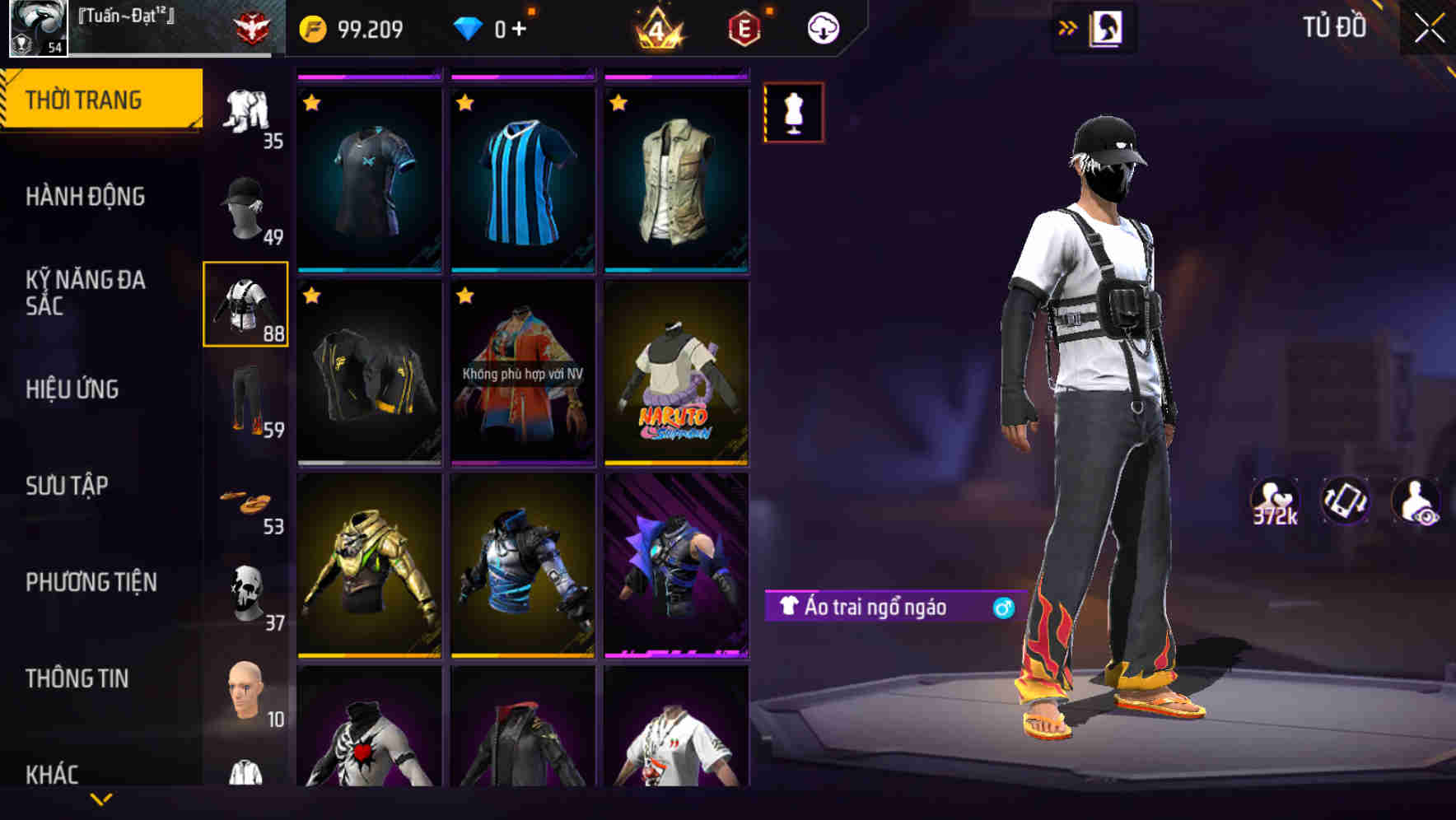Select the cap category showing 49 items
This screenshot has width=1456, height=820.
tap(245, 206)
